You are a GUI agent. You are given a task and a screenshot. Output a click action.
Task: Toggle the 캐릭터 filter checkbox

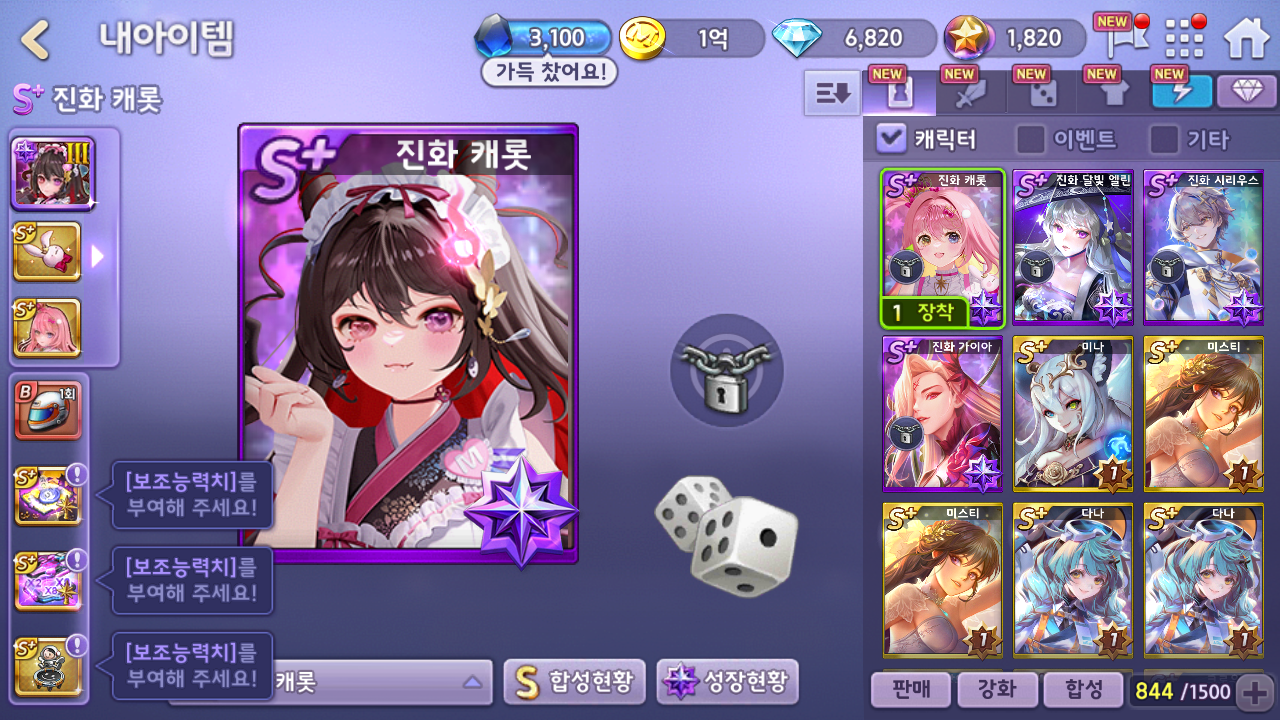click(x=891, y=139)
